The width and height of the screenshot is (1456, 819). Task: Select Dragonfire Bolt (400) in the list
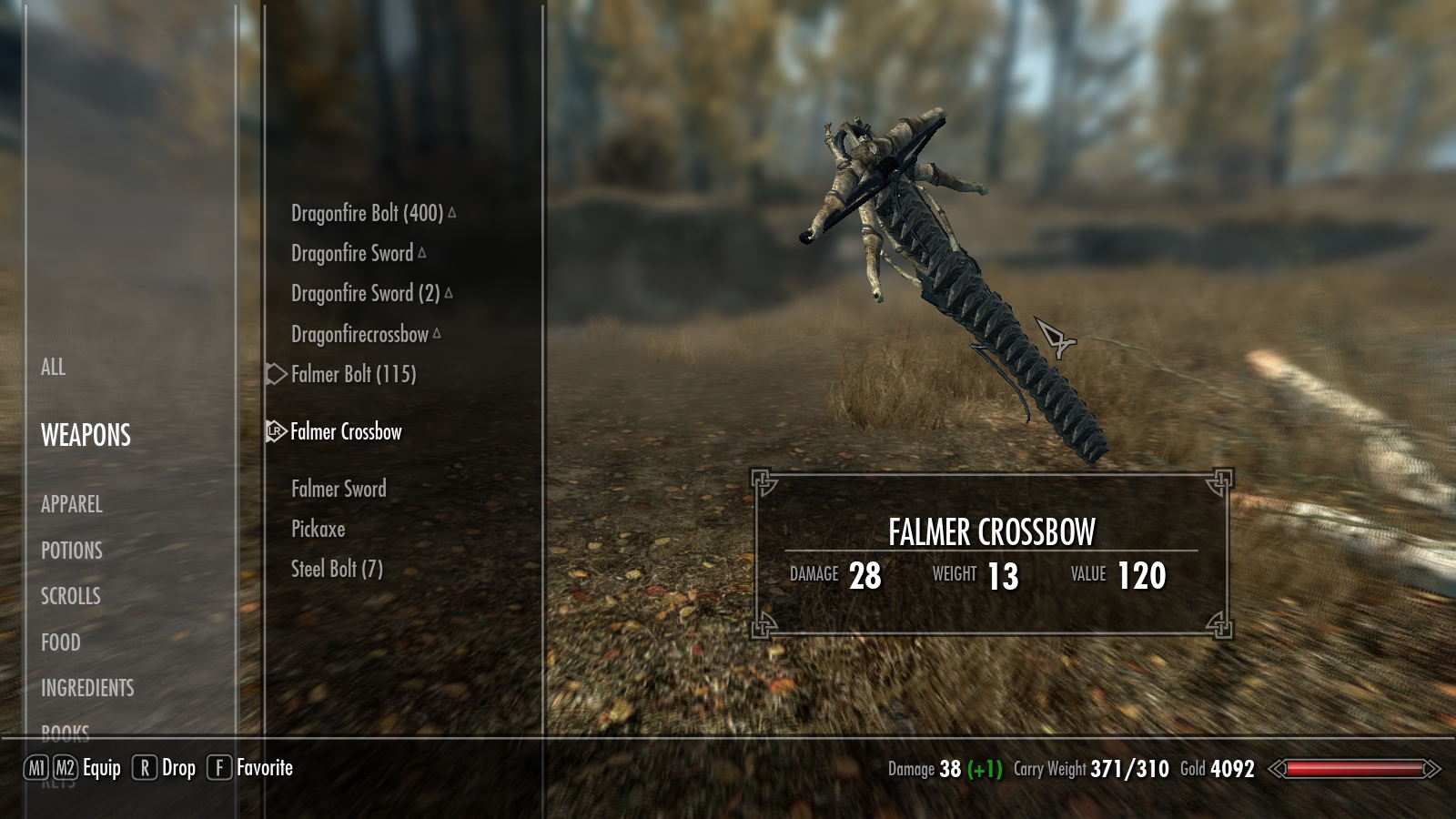pyautogui.click(x=367, y=214)
